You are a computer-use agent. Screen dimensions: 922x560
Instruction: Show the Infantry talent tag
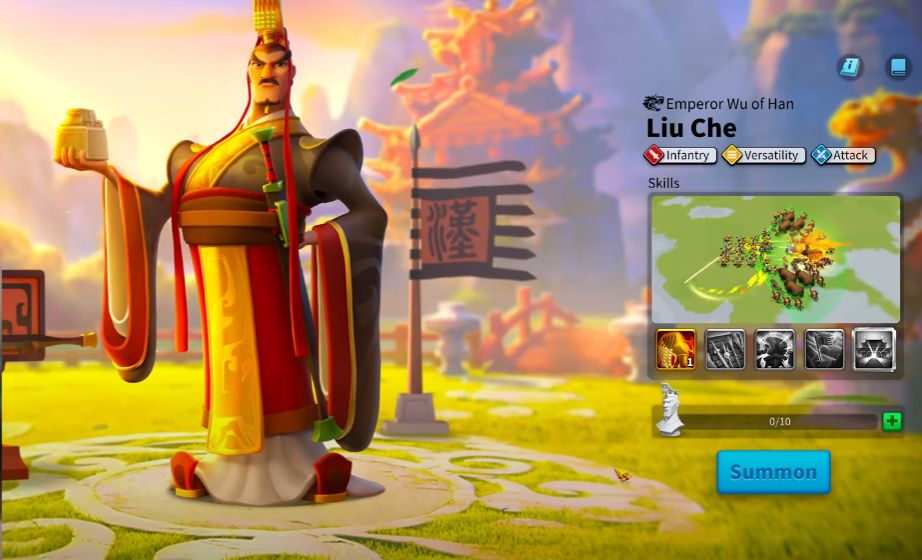tap(681, 155)
